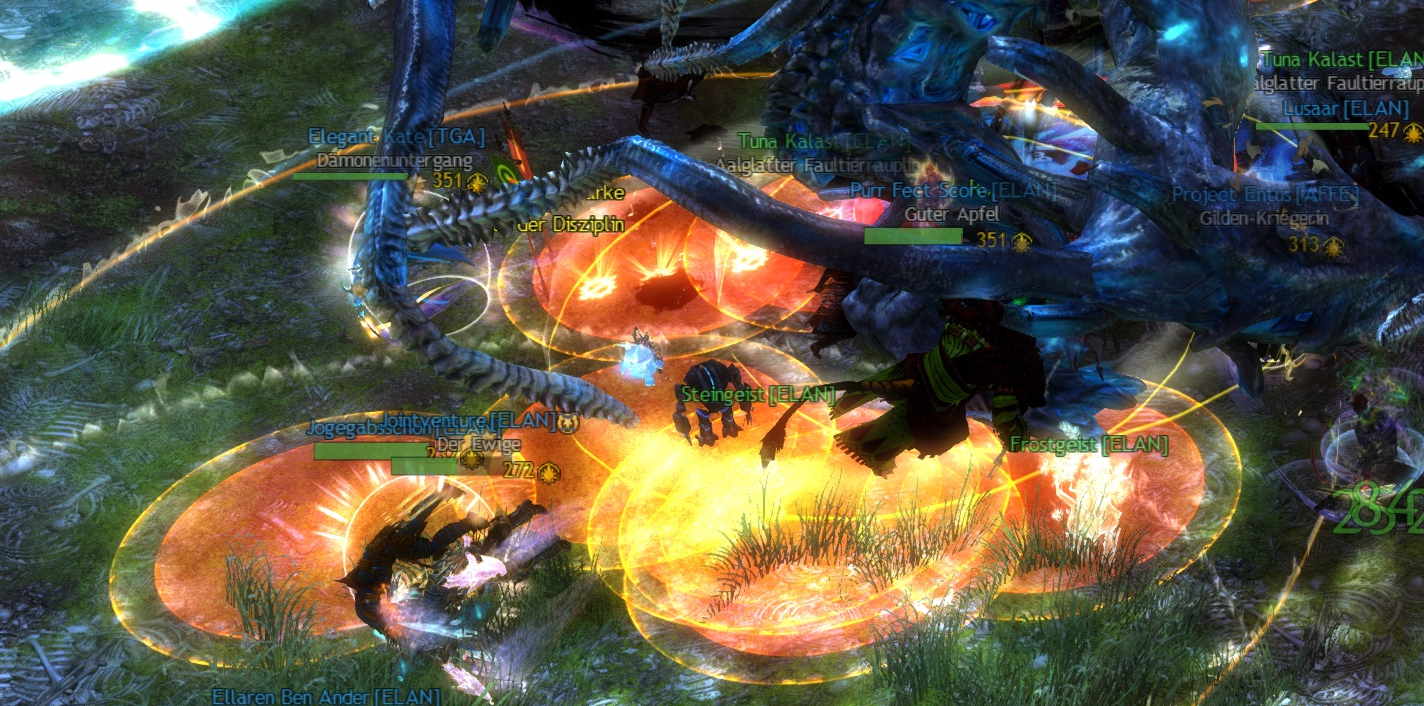Select the Ellaren Ben Ander [ELAN] nameplate

click(x=326, y=696)
